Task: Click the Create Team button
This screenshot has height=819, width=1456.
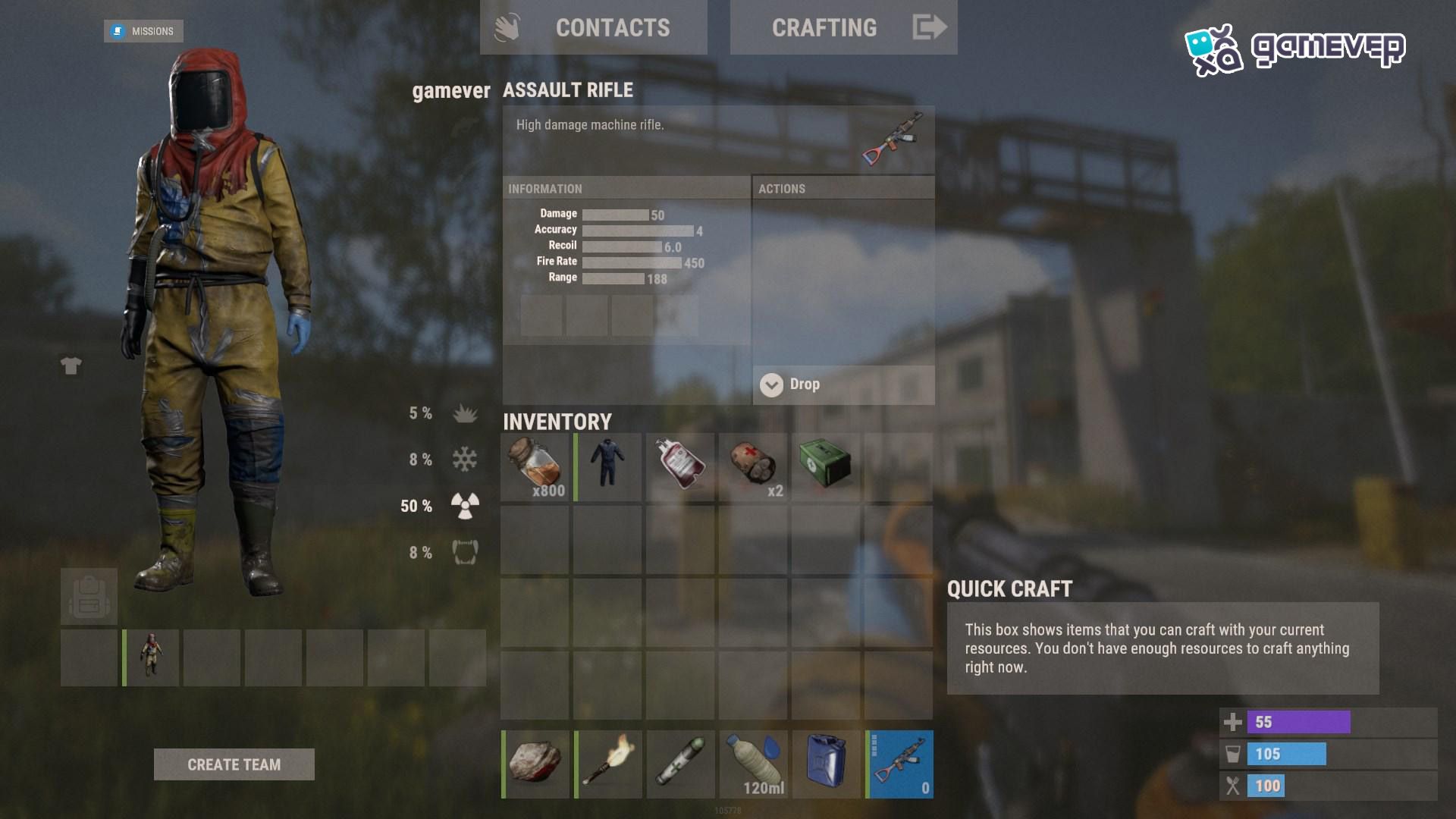Action: (234, 764)
